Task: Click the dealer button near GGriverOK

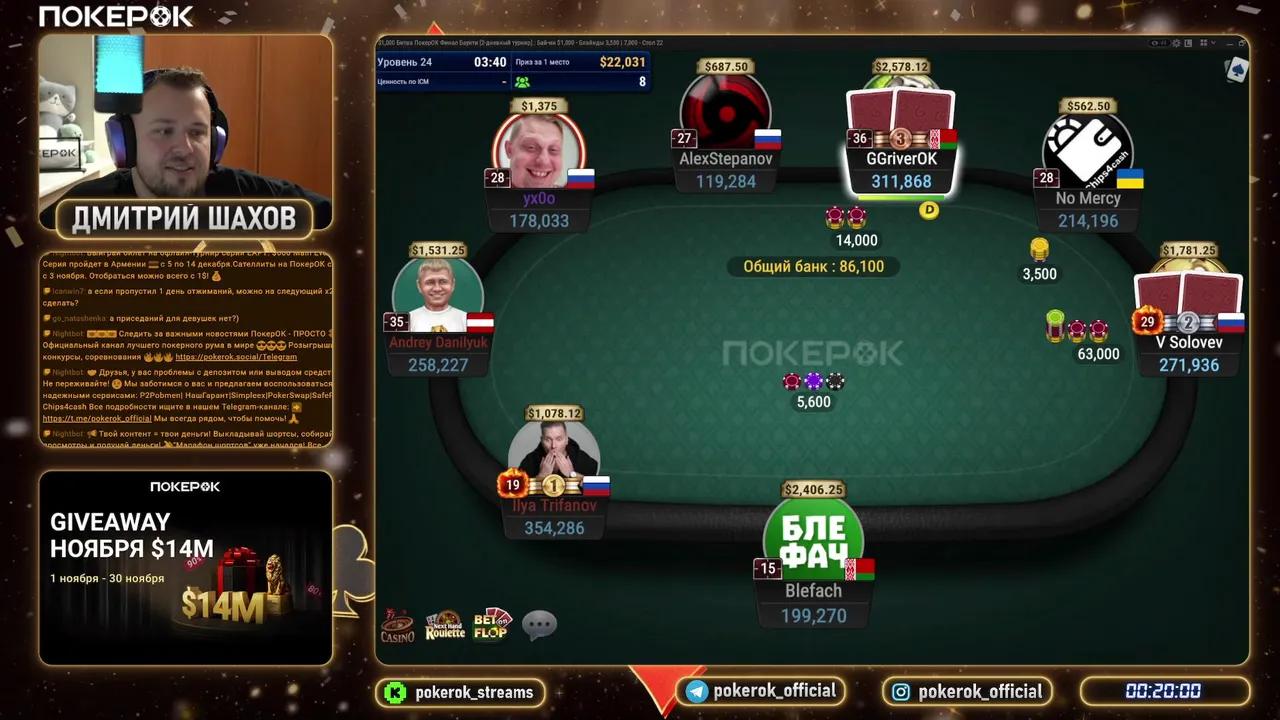Action: [x=928, y=210]
